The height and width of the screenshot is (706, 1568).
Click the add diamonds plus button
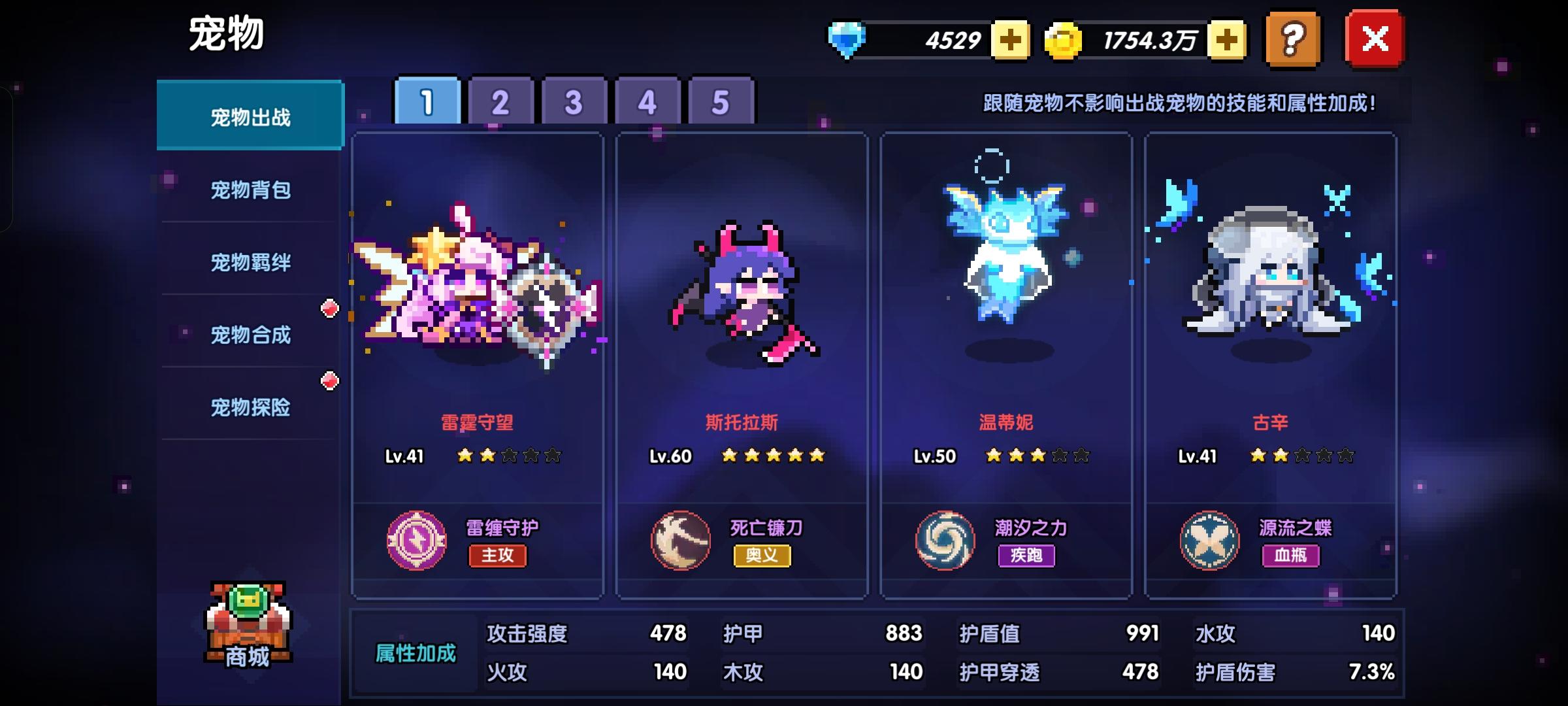click(x=1011, y=41)
